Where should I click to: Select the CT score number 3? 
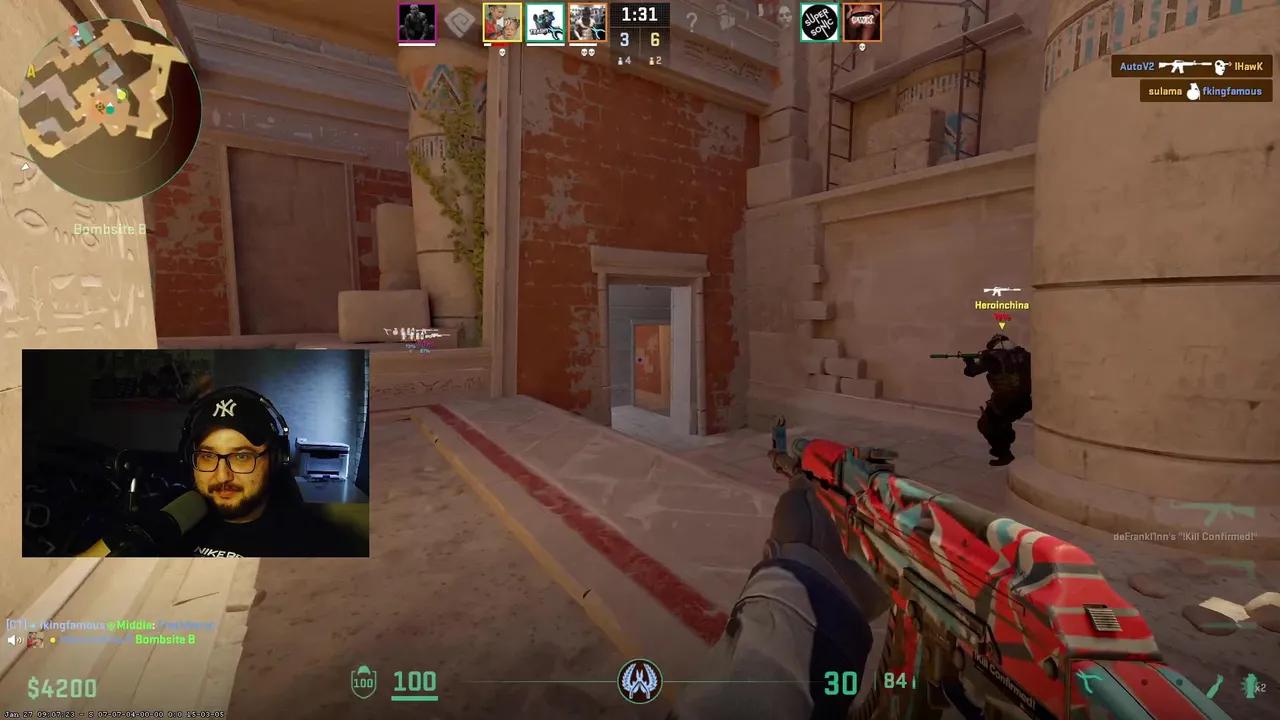point(624,39)
